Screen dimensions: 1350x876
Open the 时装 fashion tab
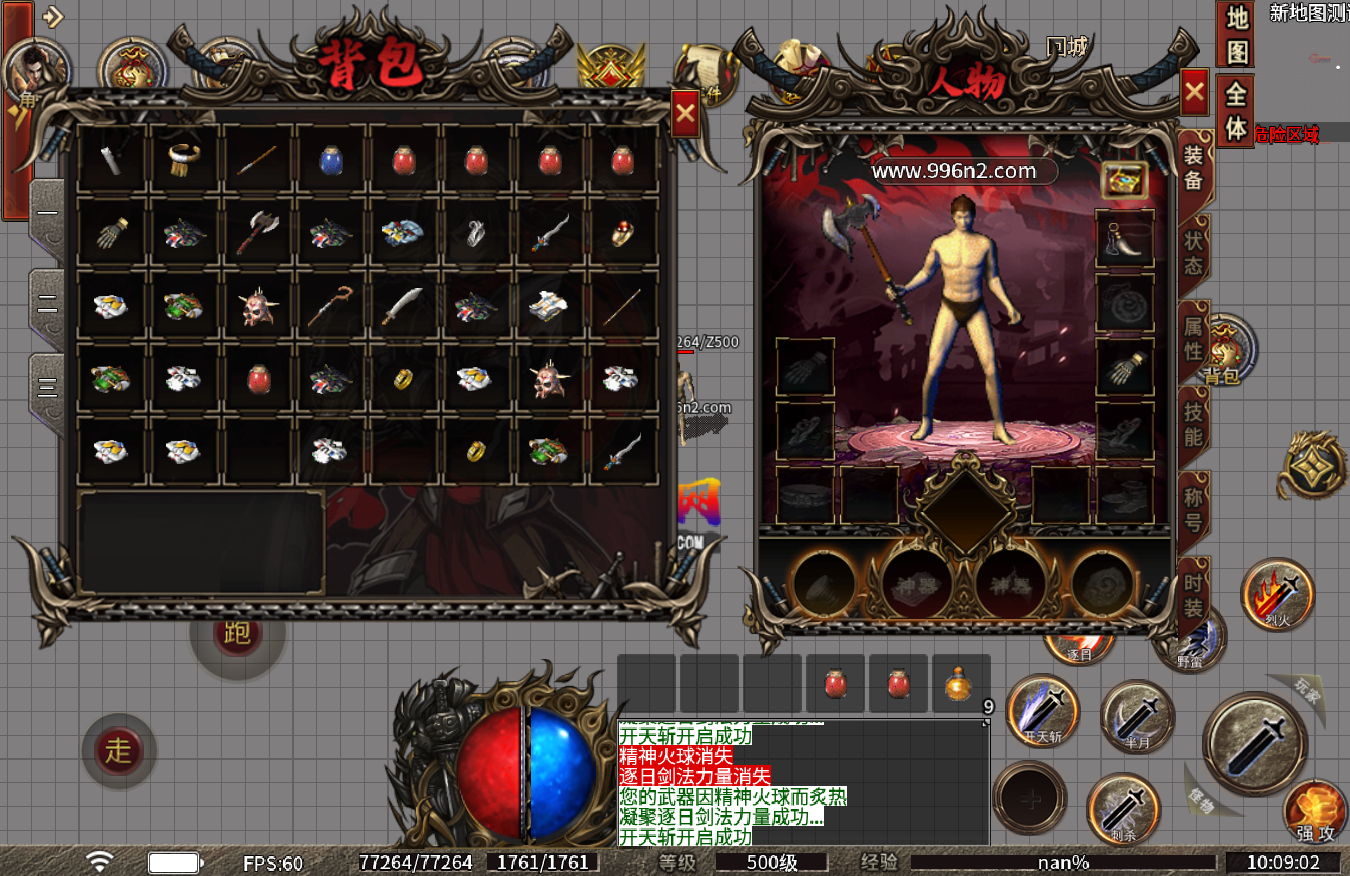pyautogui.click(x=1193, y=593)
